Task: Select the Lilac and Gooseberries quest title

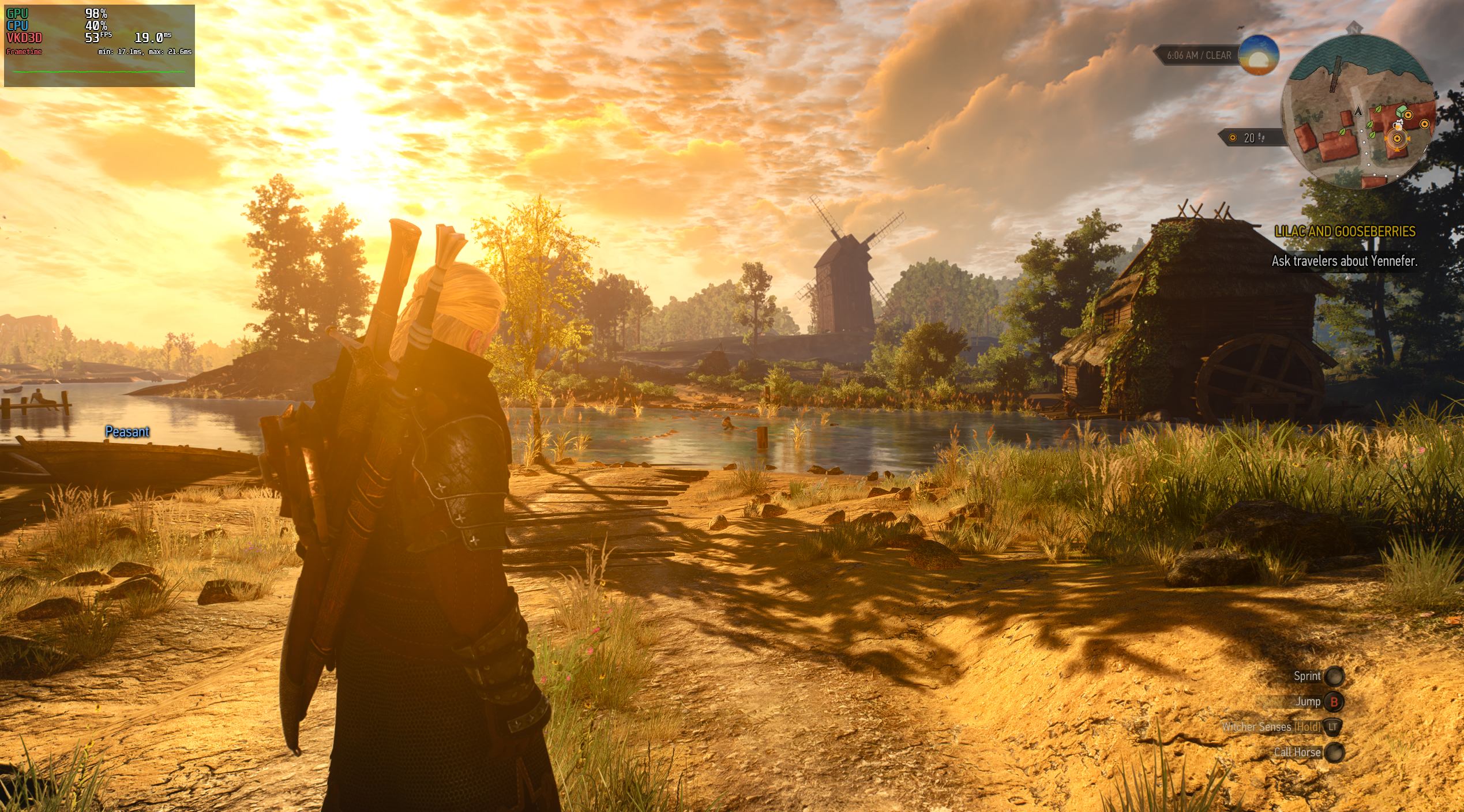Action: click(x=1345, y=232)
